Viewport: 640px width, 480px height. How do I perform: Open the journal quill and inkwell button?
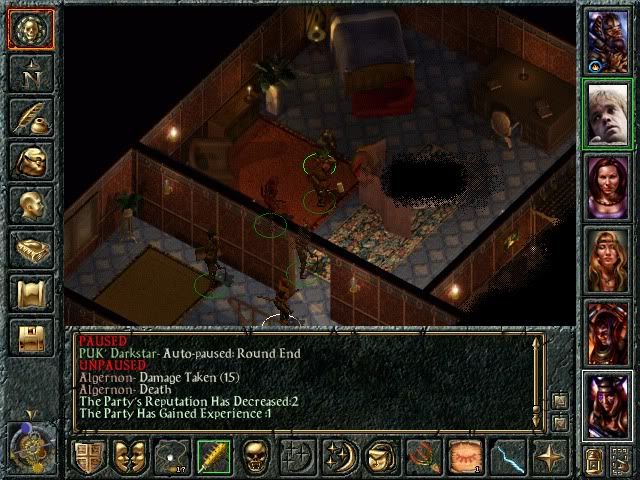(x=29, y=117)
